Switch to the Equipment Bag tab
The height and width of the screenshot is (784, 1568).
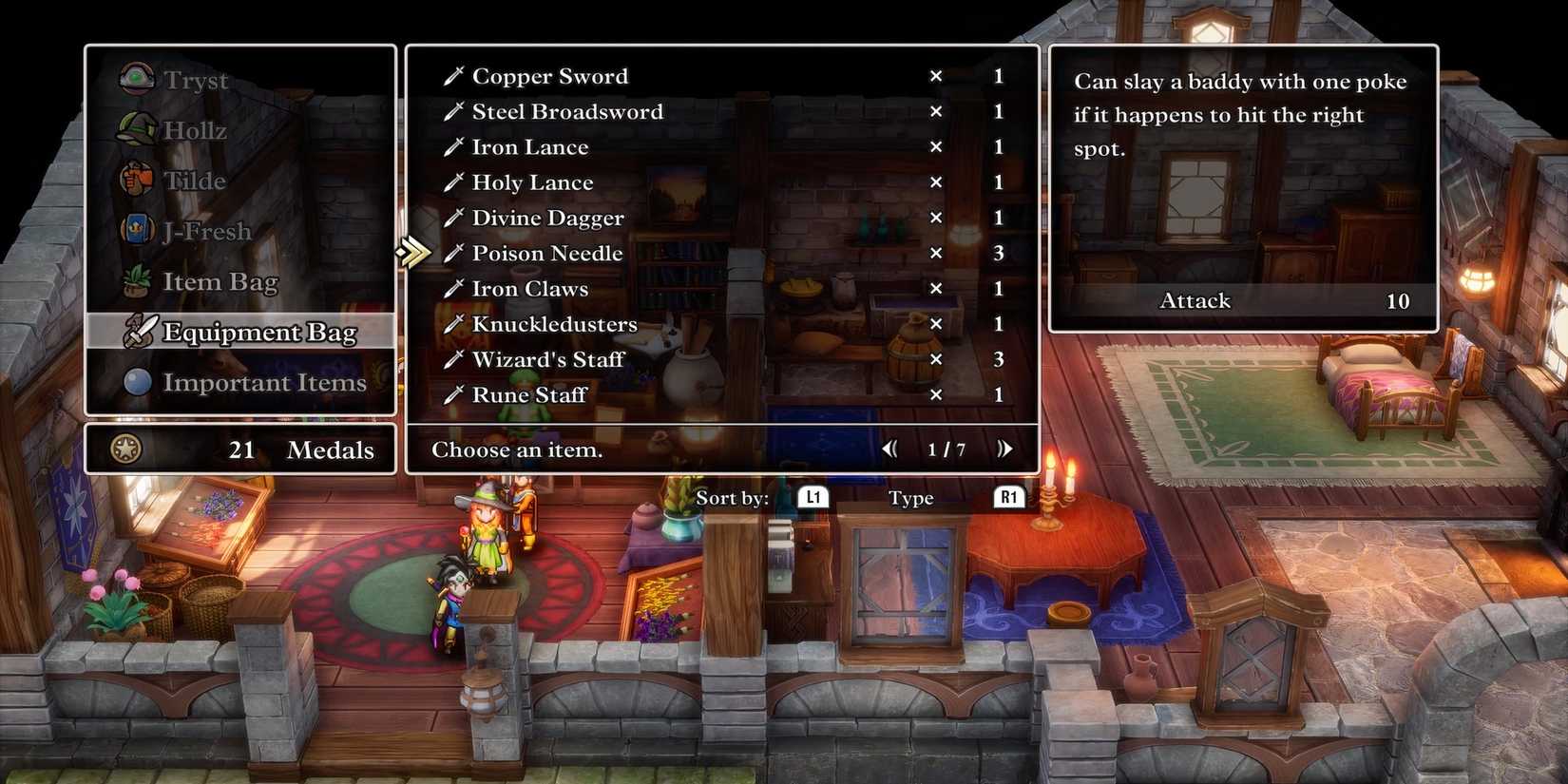click(258, 332)
